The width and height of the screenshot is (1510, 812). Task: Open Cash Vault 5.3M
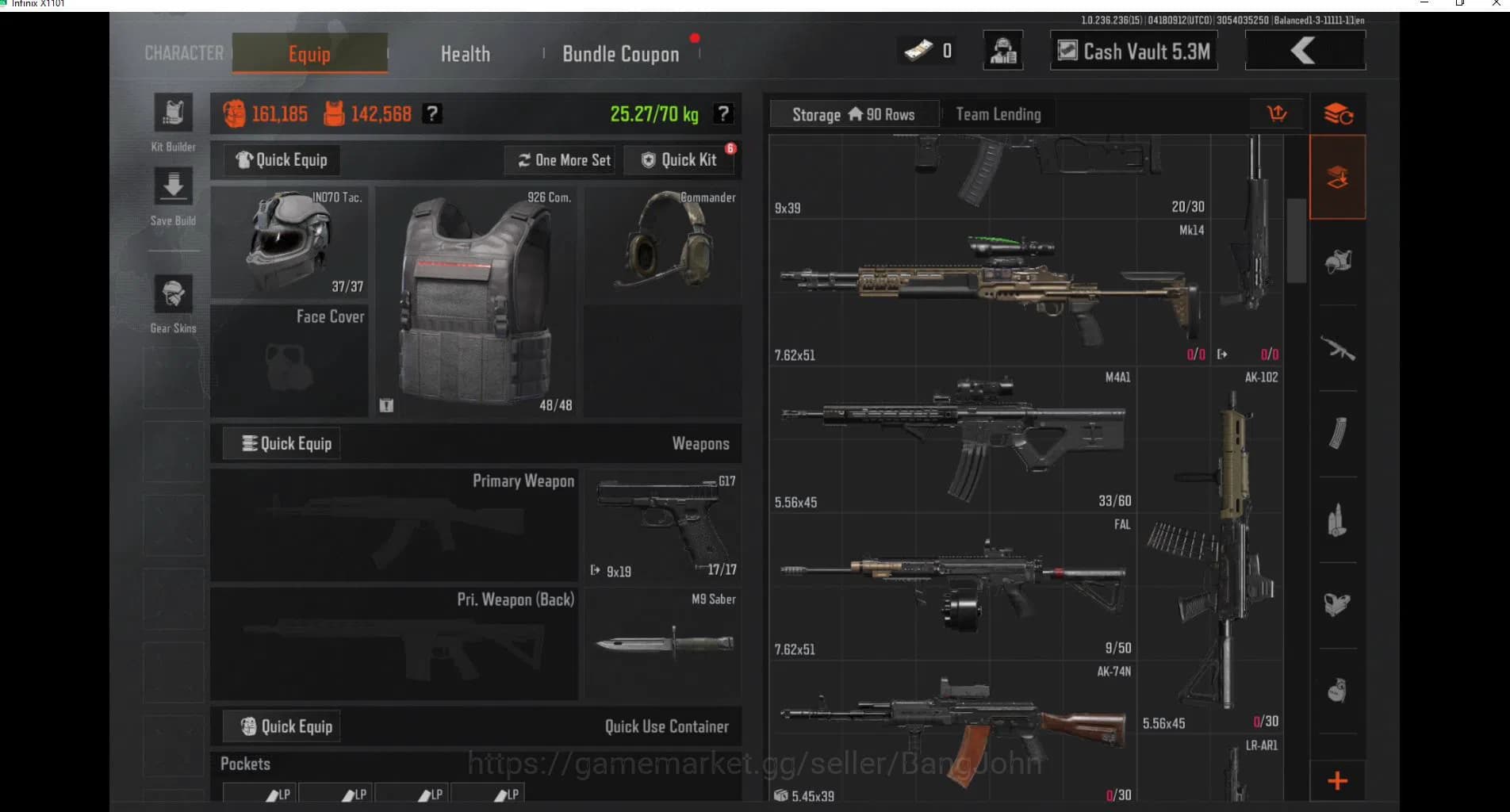(x=1132, y=51)
